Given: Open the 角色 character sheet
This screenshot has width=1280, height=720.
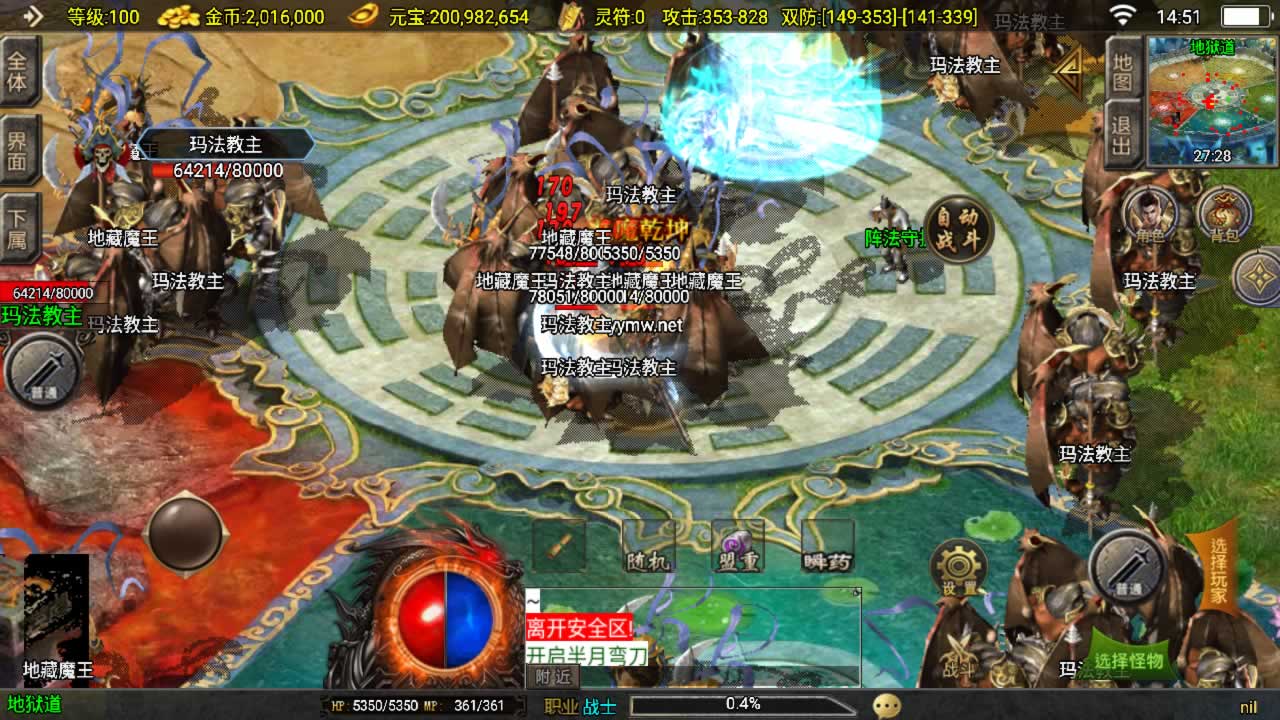Looking at the screenshot, I should tap(1148, 215).
